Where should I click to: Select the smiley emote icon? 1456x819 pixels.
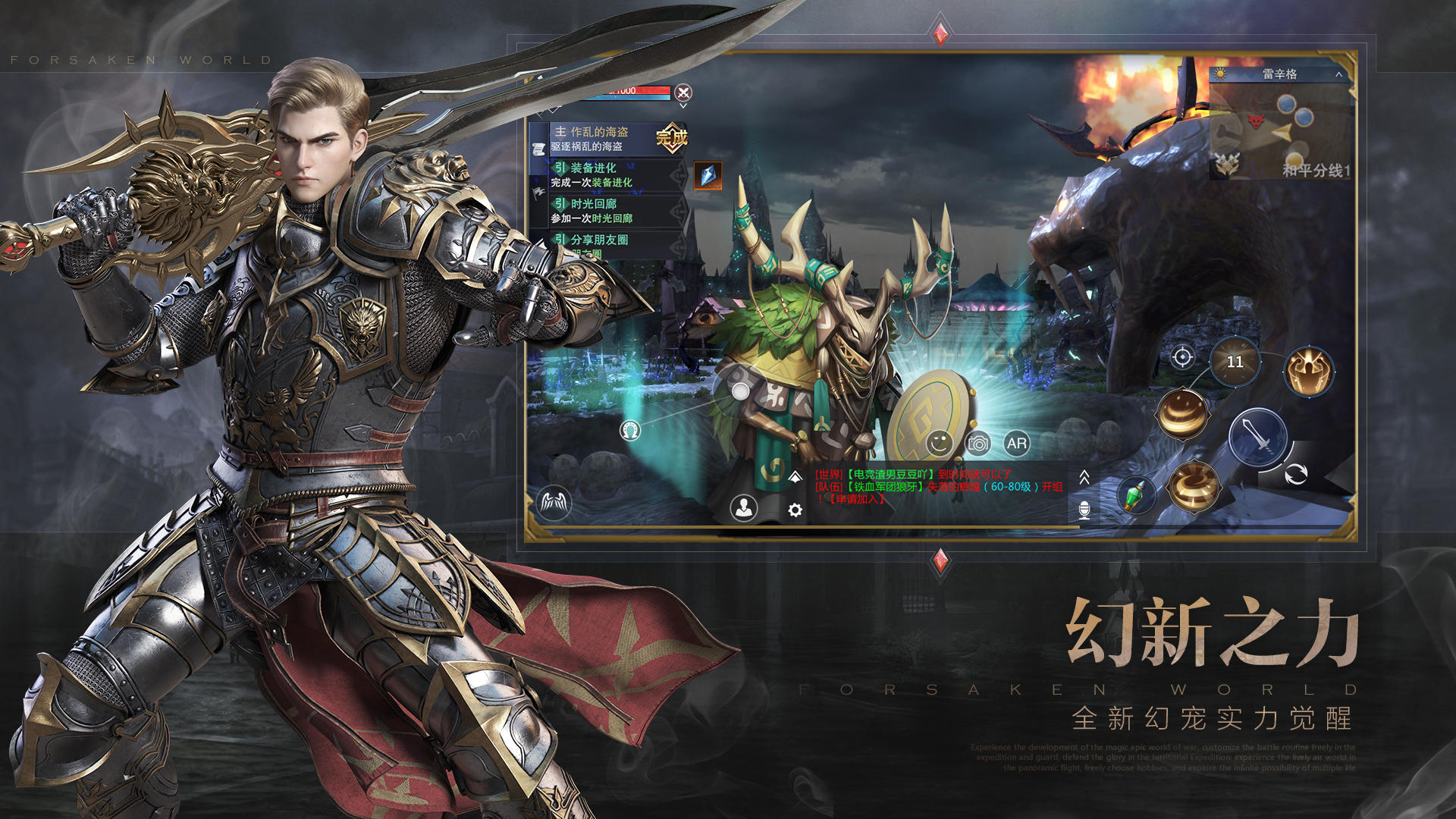point(938,444)
